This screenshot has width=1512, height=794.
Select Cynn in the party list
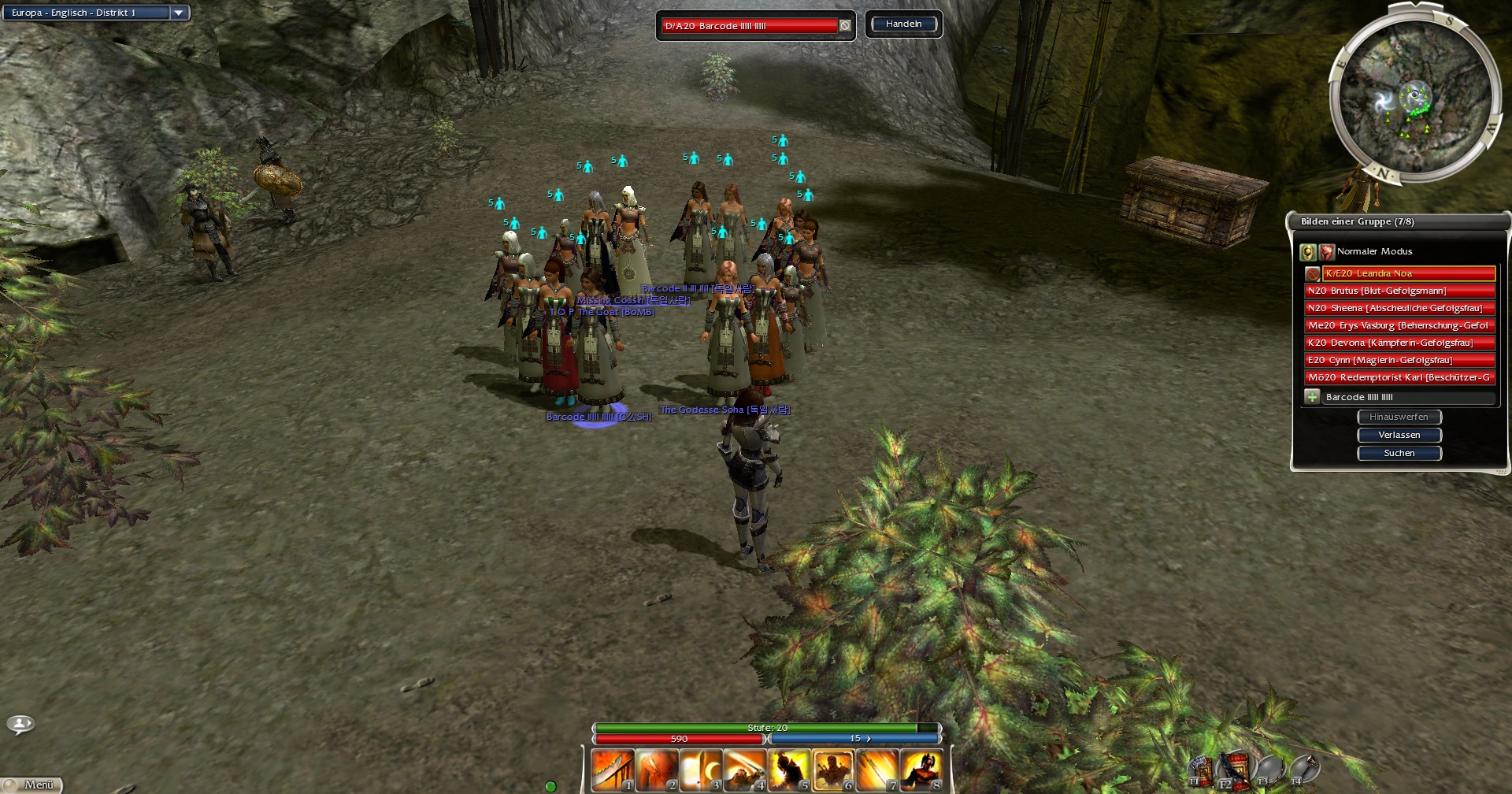(1399, 360)
